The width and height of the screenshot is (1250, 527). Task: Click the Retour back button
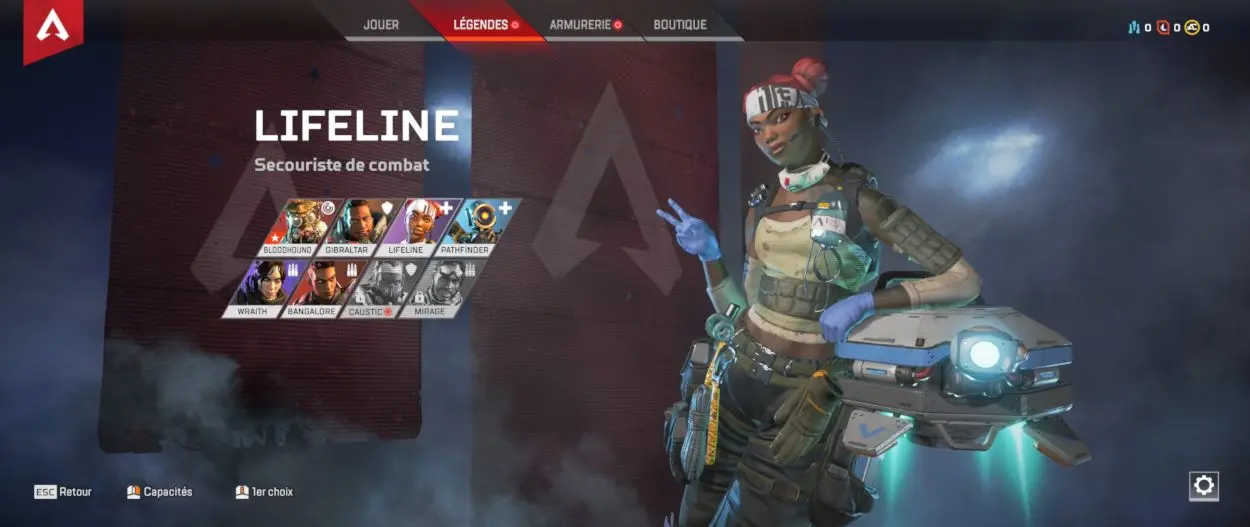coord(63,492)
